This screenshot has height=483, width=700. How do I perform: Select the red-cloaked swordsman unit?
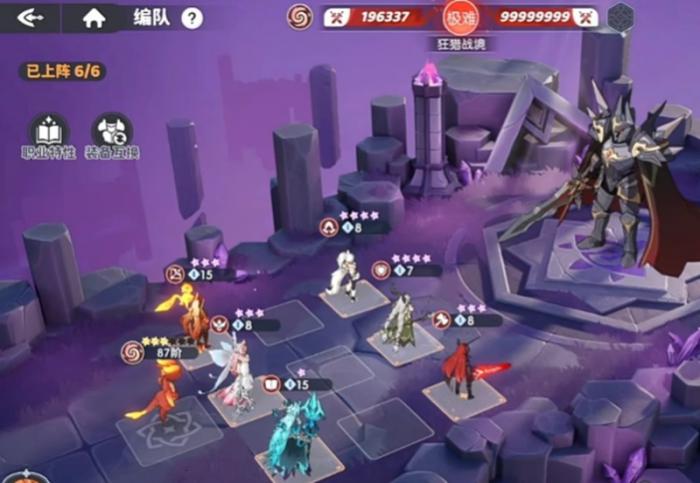462,368
